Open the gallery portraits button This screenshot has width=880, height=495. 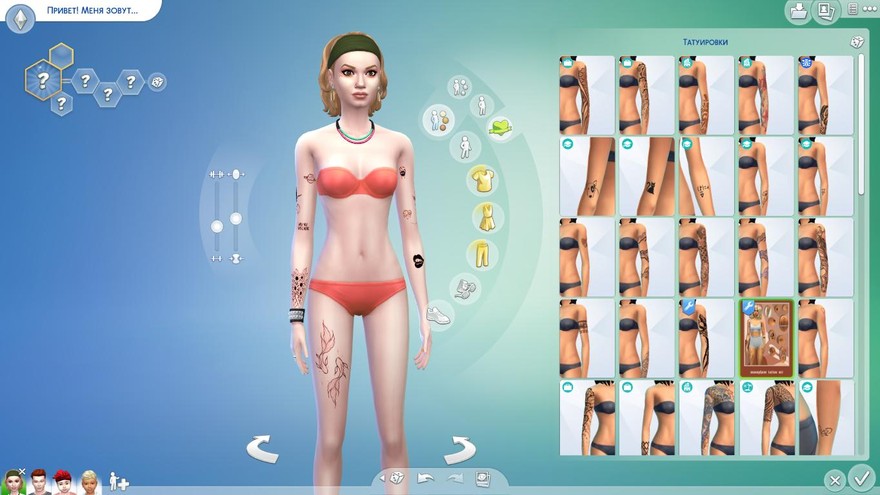(826, 12)
